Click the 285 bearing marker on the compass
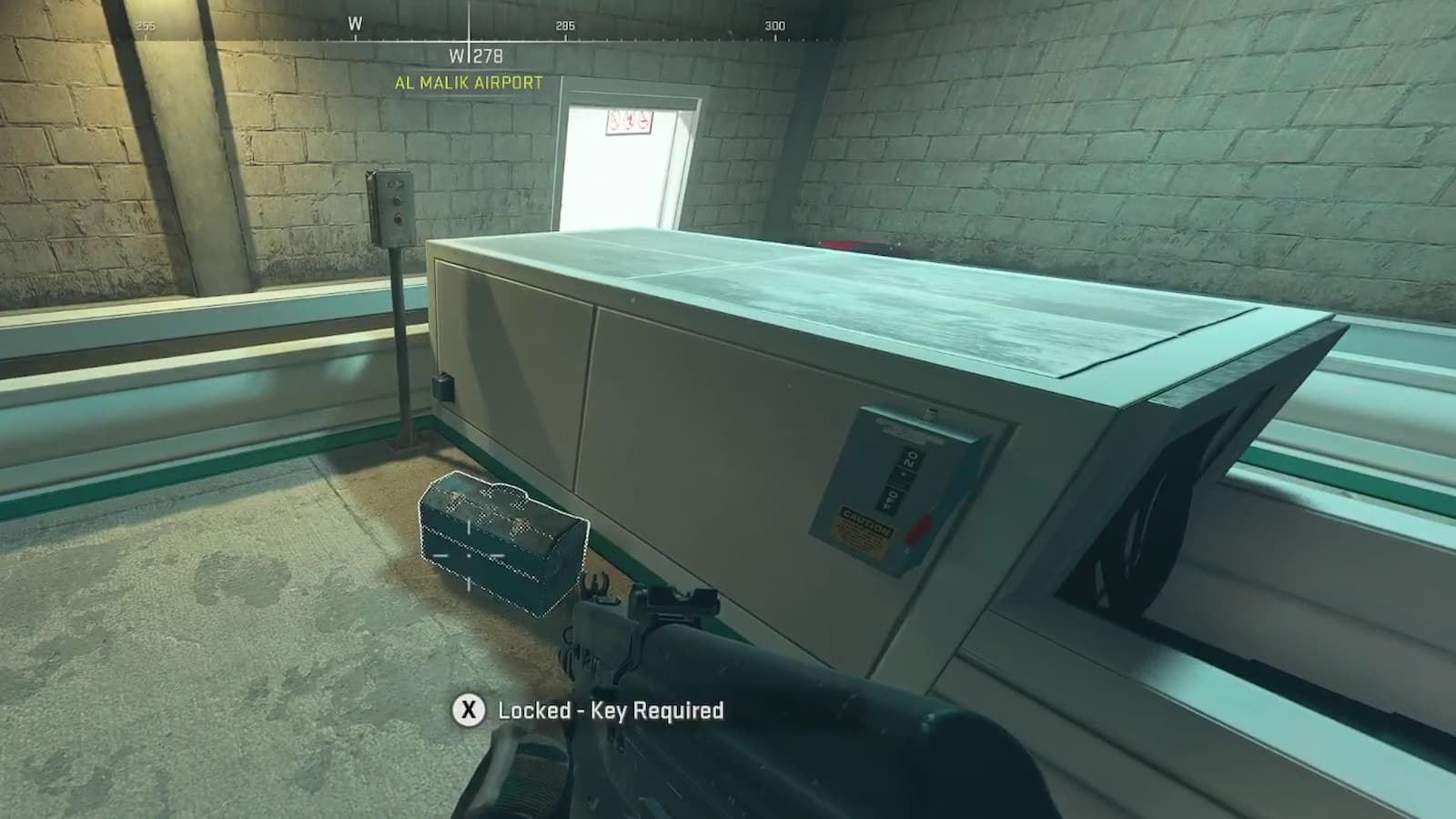Viewport: 1456px width, 819px height. (x=565, y=26)
